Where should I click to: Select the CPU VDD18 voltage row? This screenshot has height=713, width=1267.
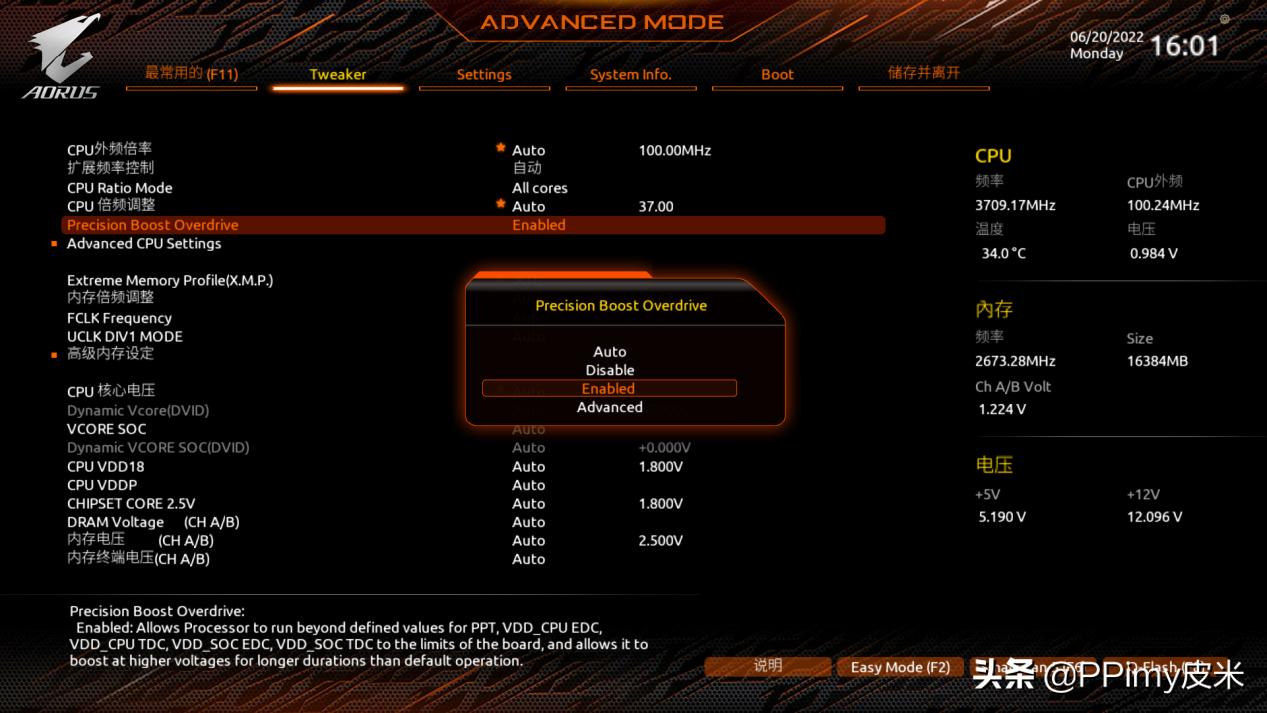106,467
